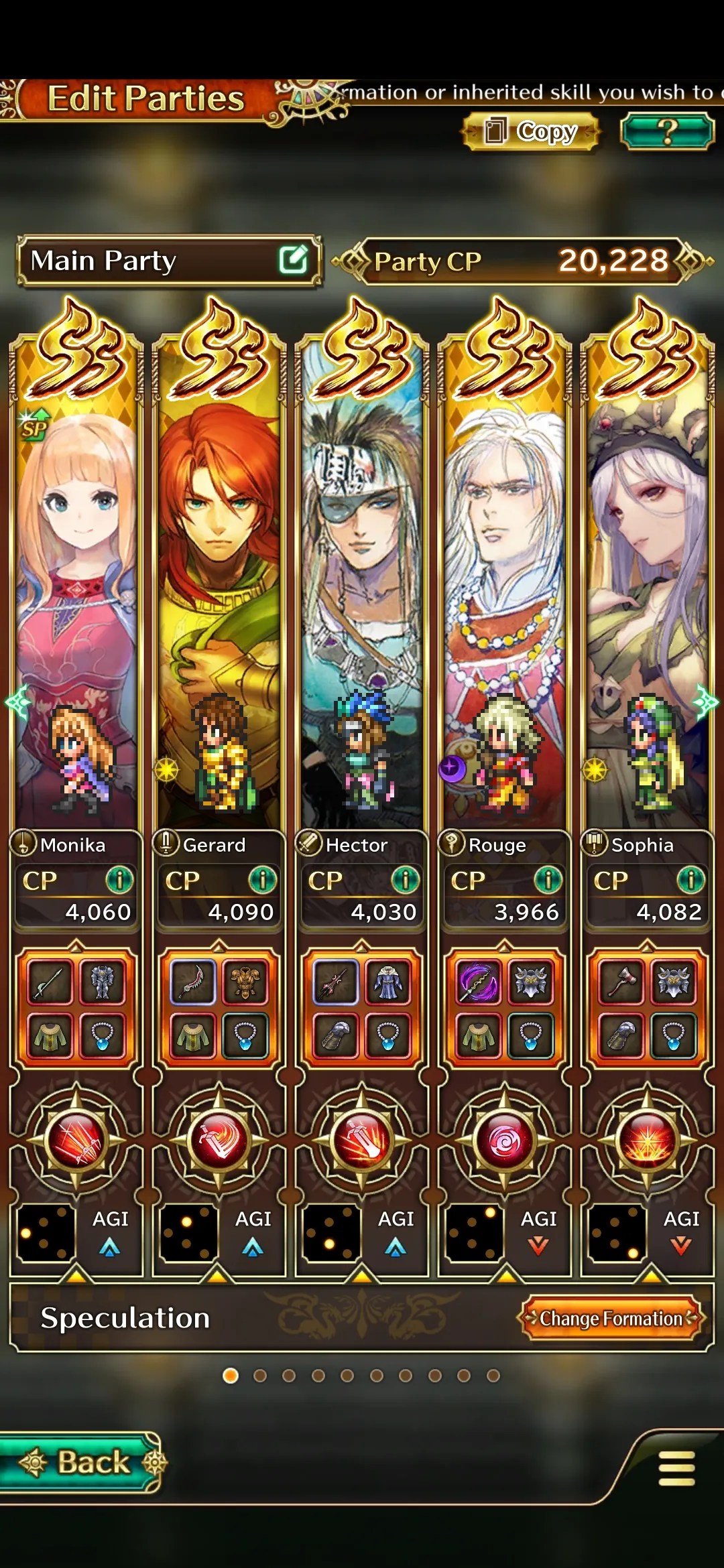Open Hector's red skill orb
This screenshot has height=1568, width=724.
(361, 1140)
